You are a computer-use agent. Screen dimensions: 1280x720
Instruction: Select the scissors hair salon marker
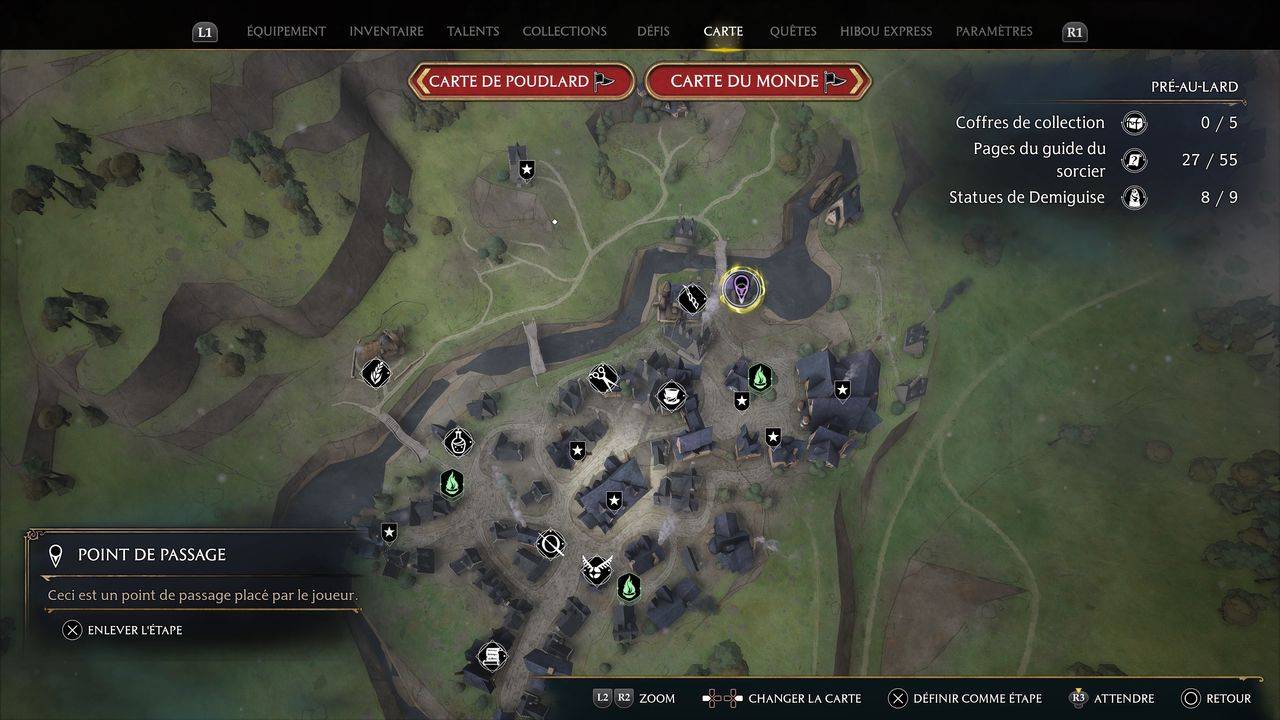(x=603, y=378)
